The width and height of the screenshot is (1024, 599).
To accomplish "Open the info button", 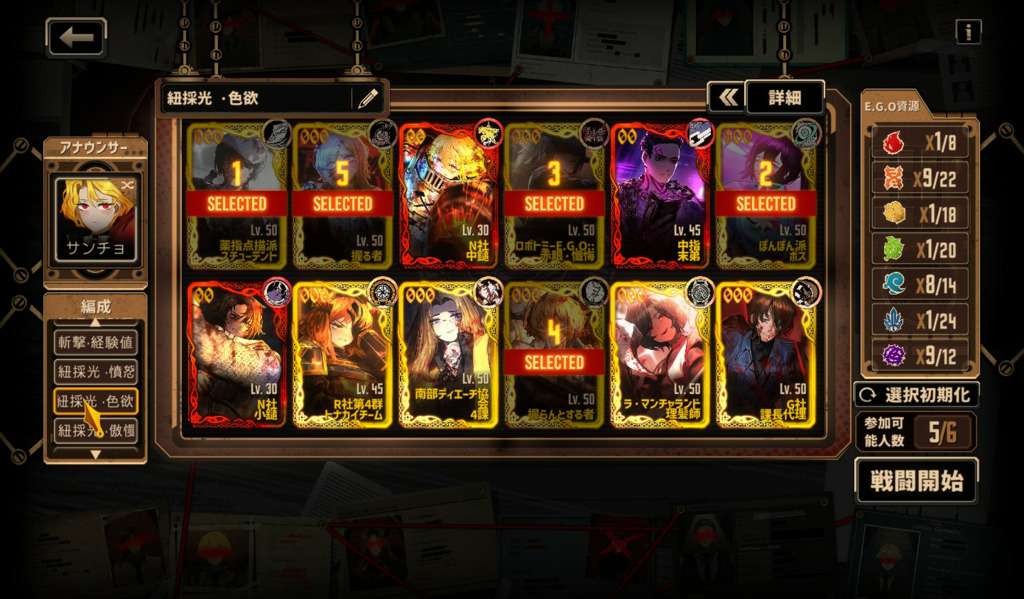I will pos(967,32).
